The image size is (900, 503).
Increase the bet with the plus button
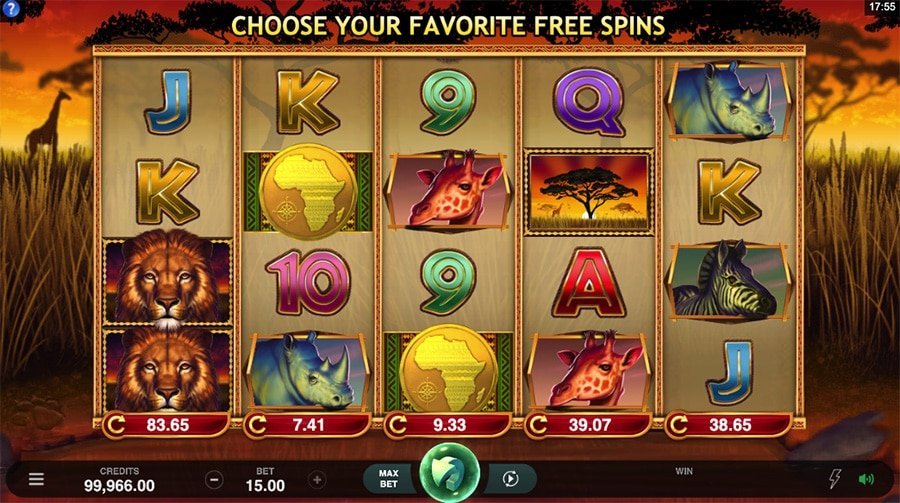[317, 479]
